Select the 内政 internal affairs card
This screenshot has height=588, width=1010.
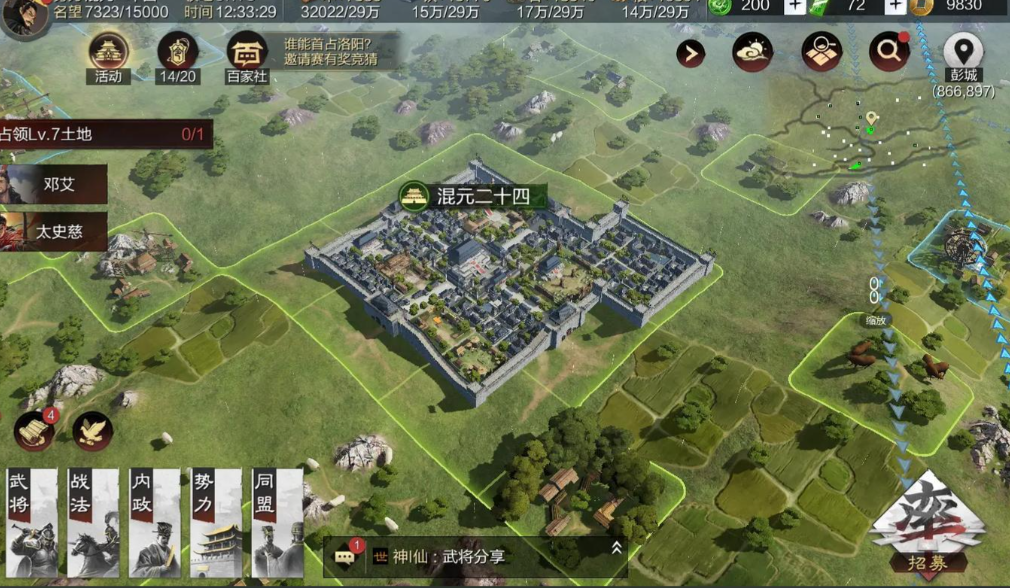coord(153,523)
